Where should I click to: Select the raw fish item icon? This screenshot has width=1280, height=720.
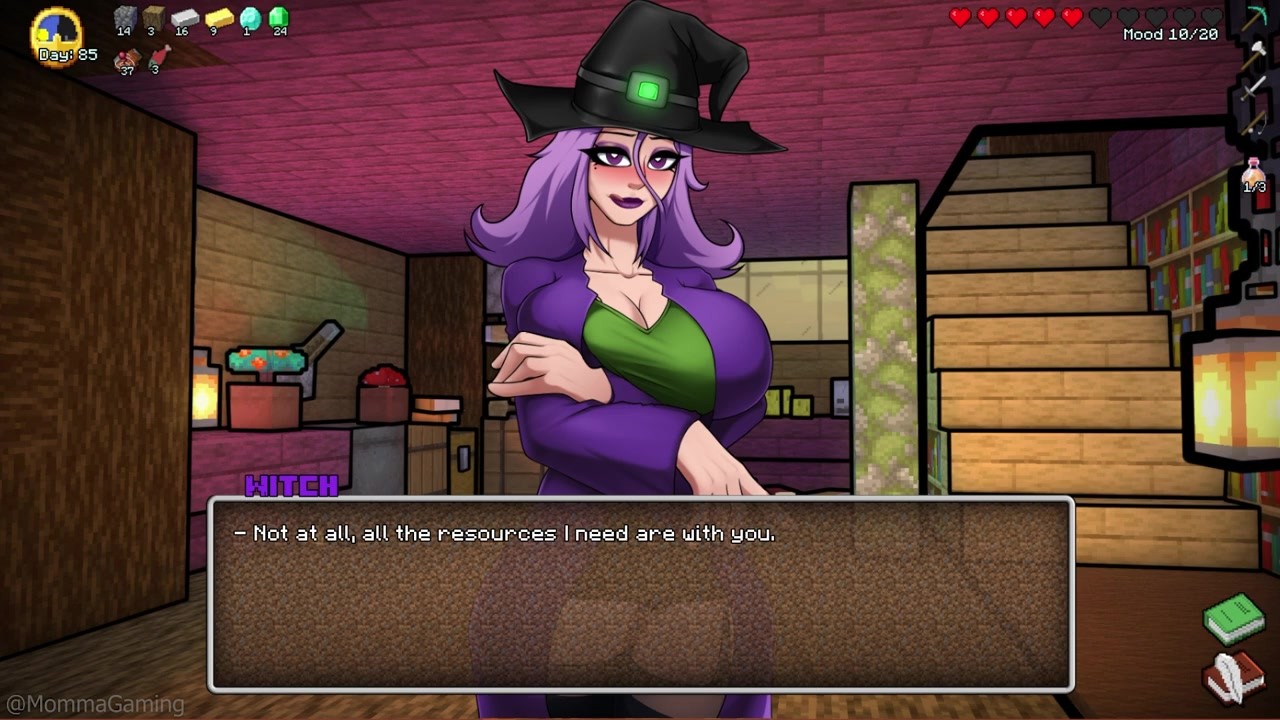158,56
